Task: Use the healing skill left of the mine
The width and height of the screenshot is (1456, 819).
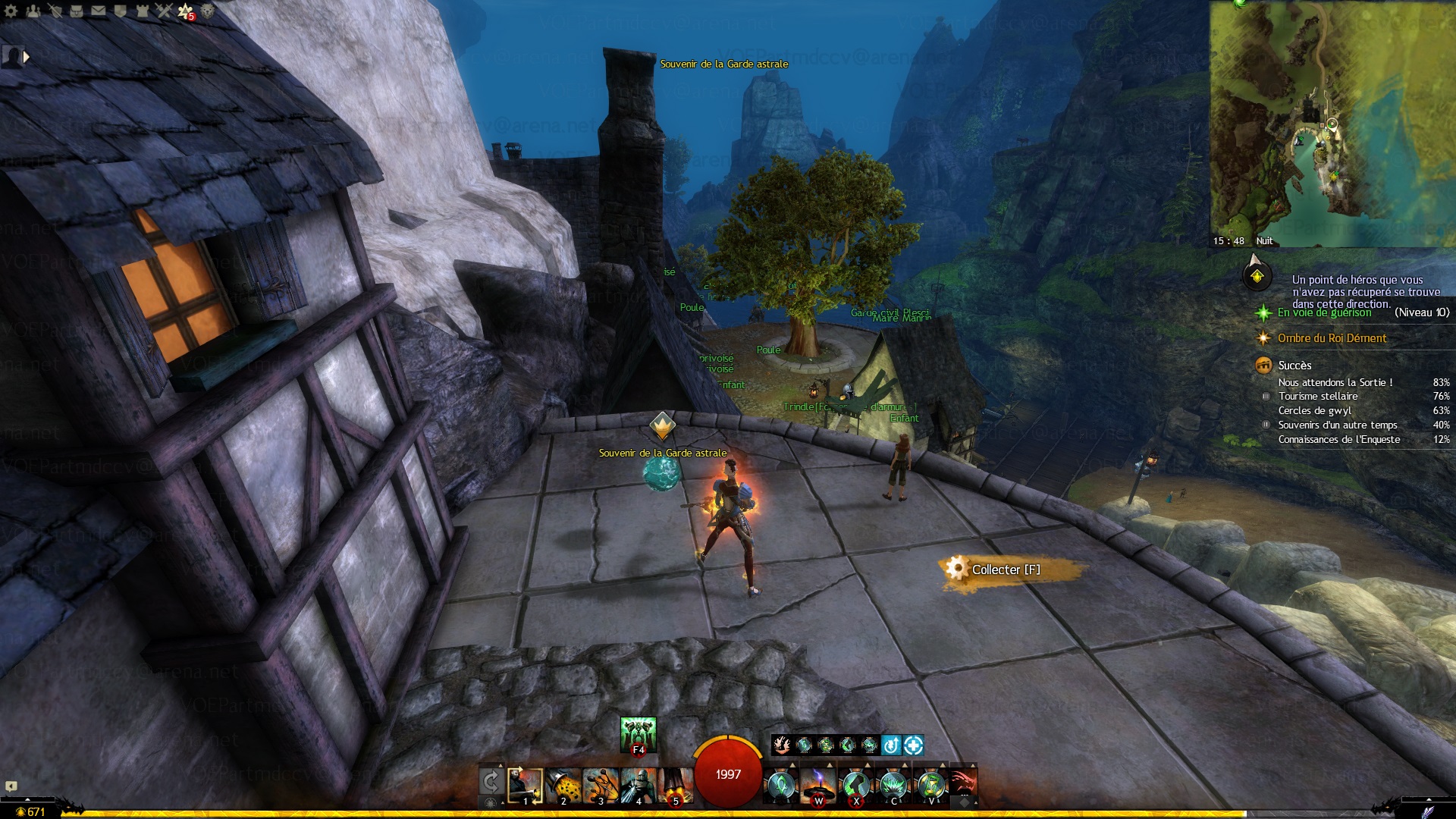Action: point(780,786)
